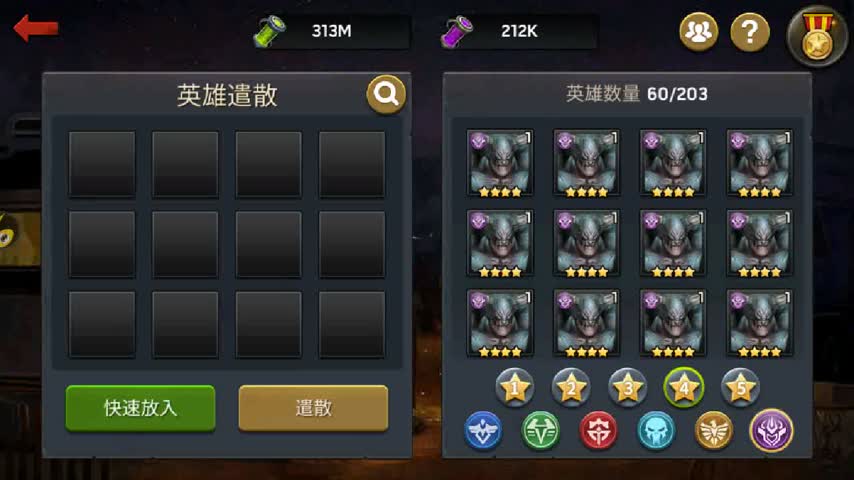Toggle the selected 4-star filter
The width and height of the screenshot is (854, 480).
(x=684, y=386)
